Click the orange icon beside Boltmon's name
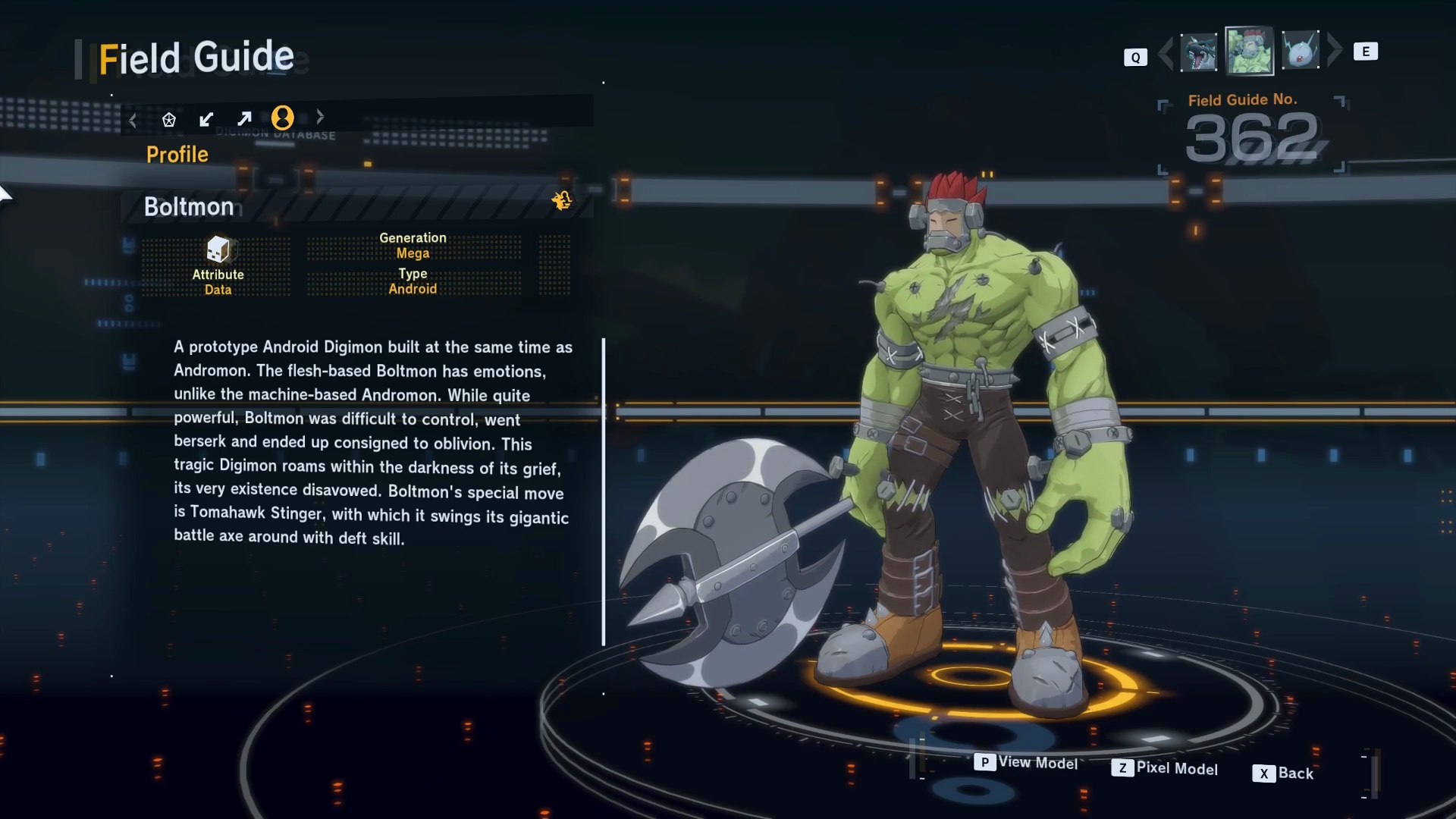Image resolution: width=1456 pixels, height=819 pixels. pyautogui.click(x=562, y=200)
